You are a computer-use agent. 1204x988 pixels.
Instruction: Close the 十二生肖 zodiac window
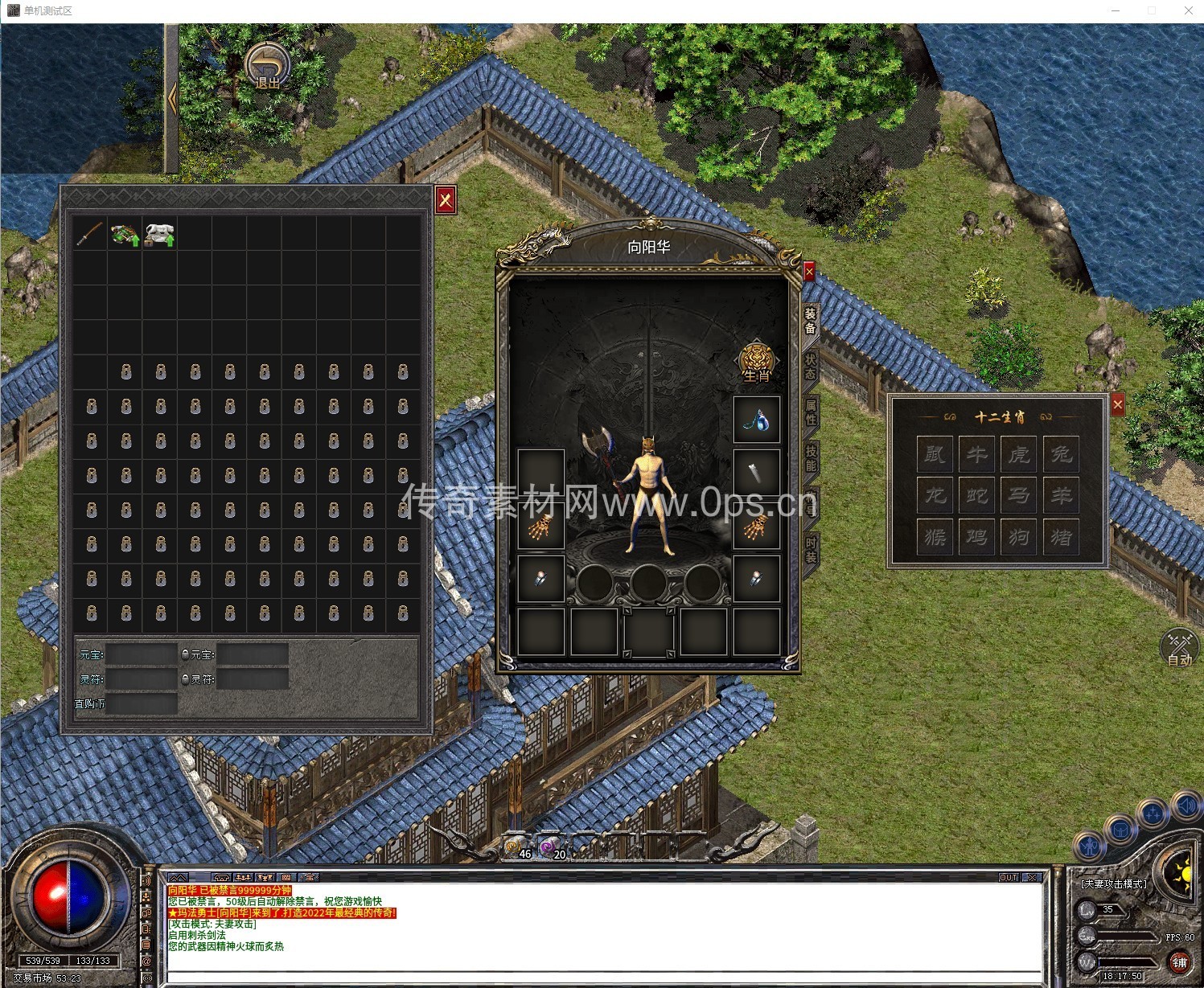point(1117,405)
